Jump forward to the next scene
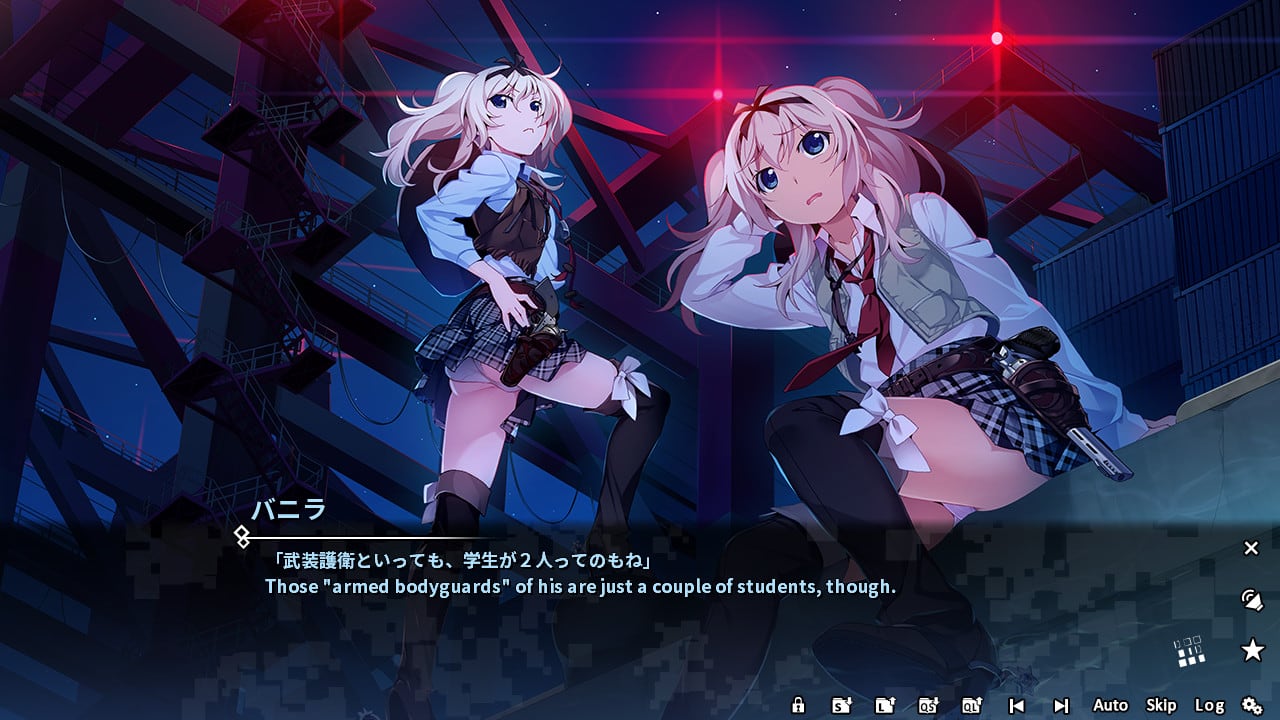1280x720 pixels. click(x=1061, y=705)
